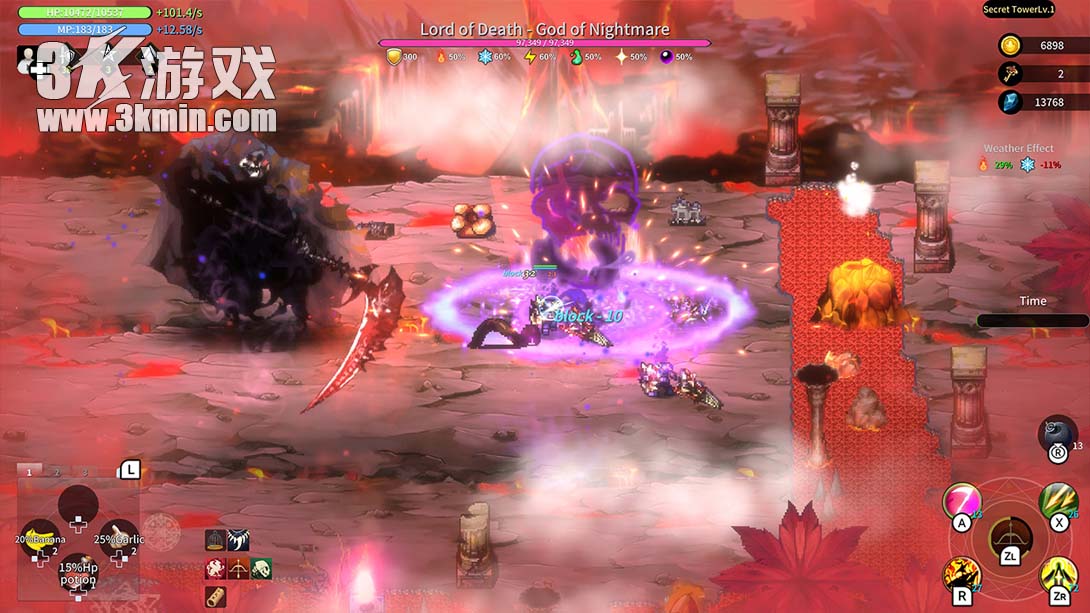
Task: Click the bow and arrow buff icon
Action: click(238, 569)
